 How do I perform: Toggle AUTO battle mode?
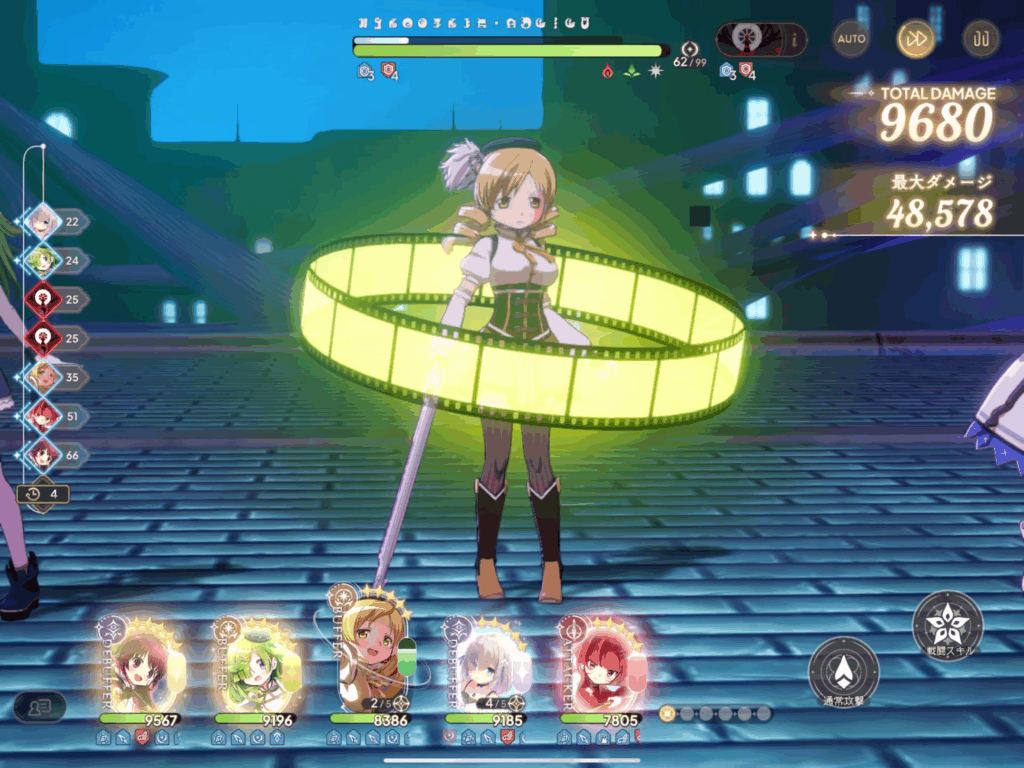tap(851, 39)
